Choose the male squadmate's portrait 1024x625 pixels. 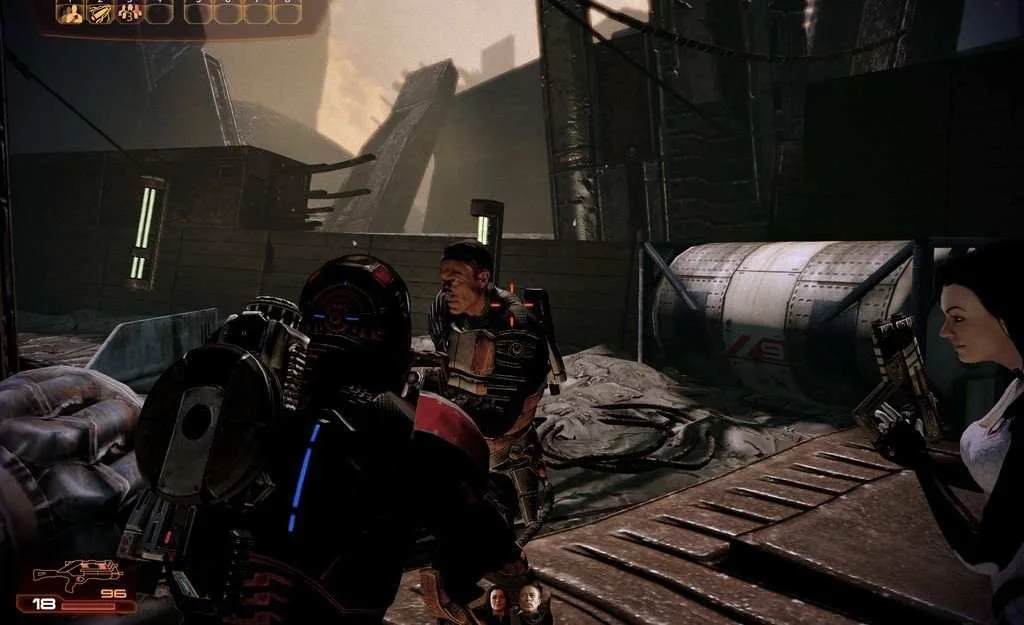coord(529,602)
